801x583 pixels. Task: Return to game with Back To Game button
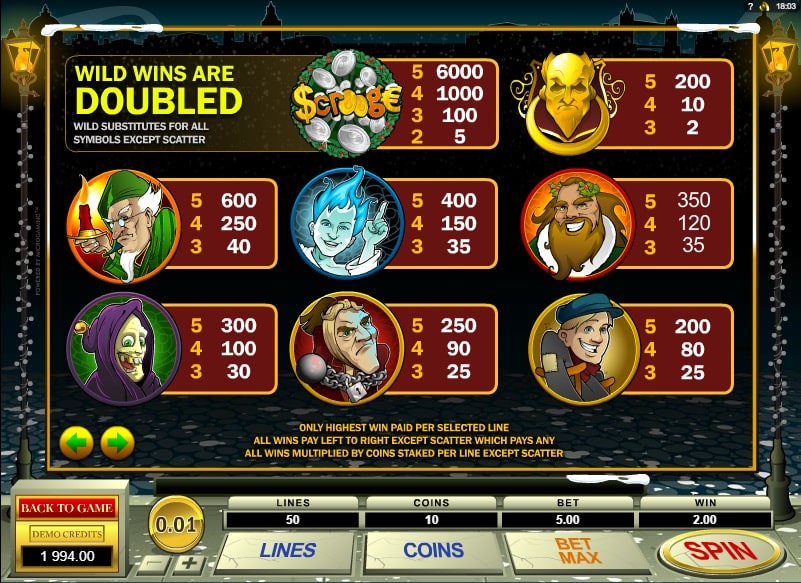click(x=66, y=507)
